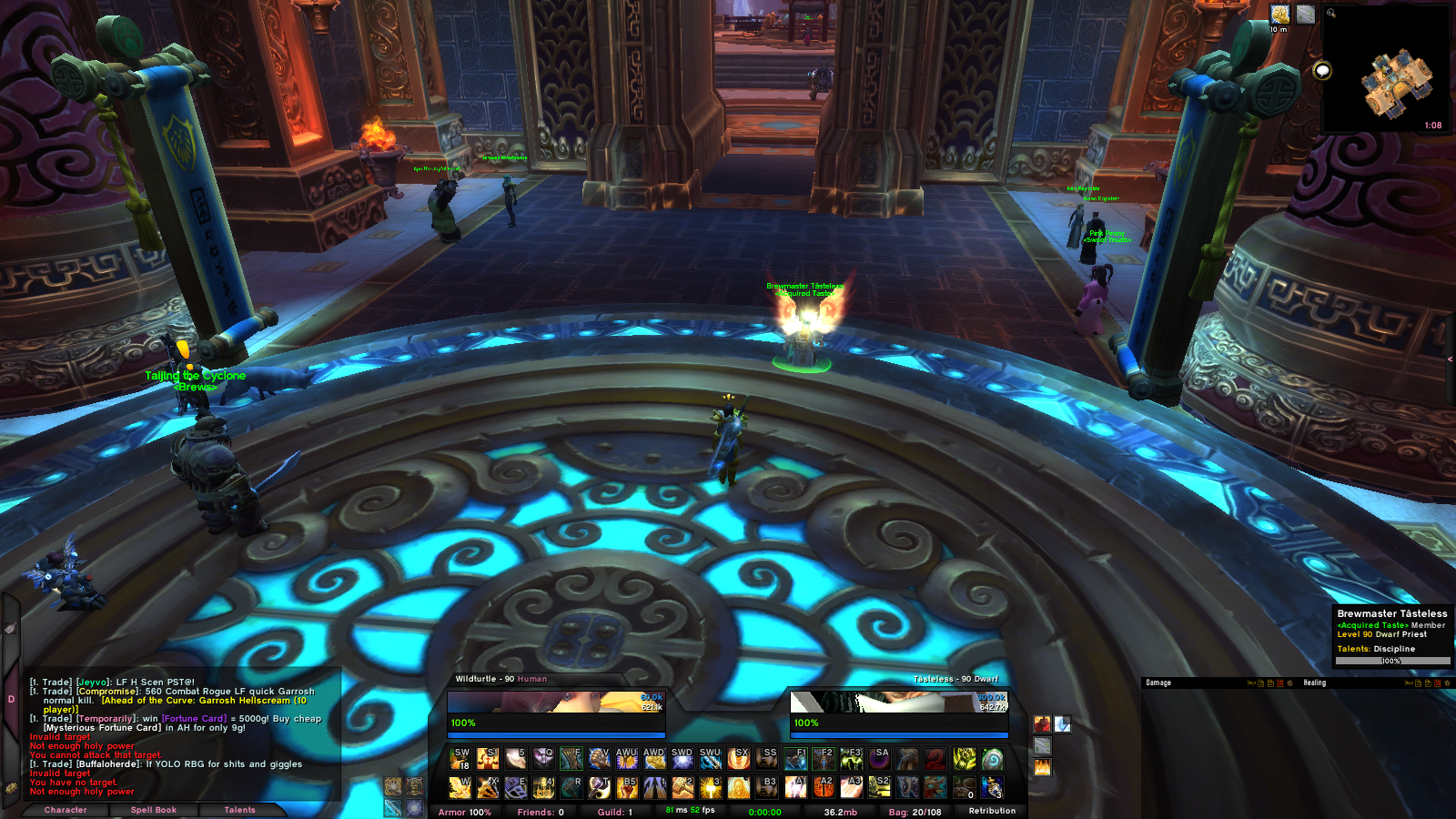Open the Friends: 0 list
Image resolution: width=1456 pixels, height=819 pixels.
pyautogui.click(x=541, y=812)
